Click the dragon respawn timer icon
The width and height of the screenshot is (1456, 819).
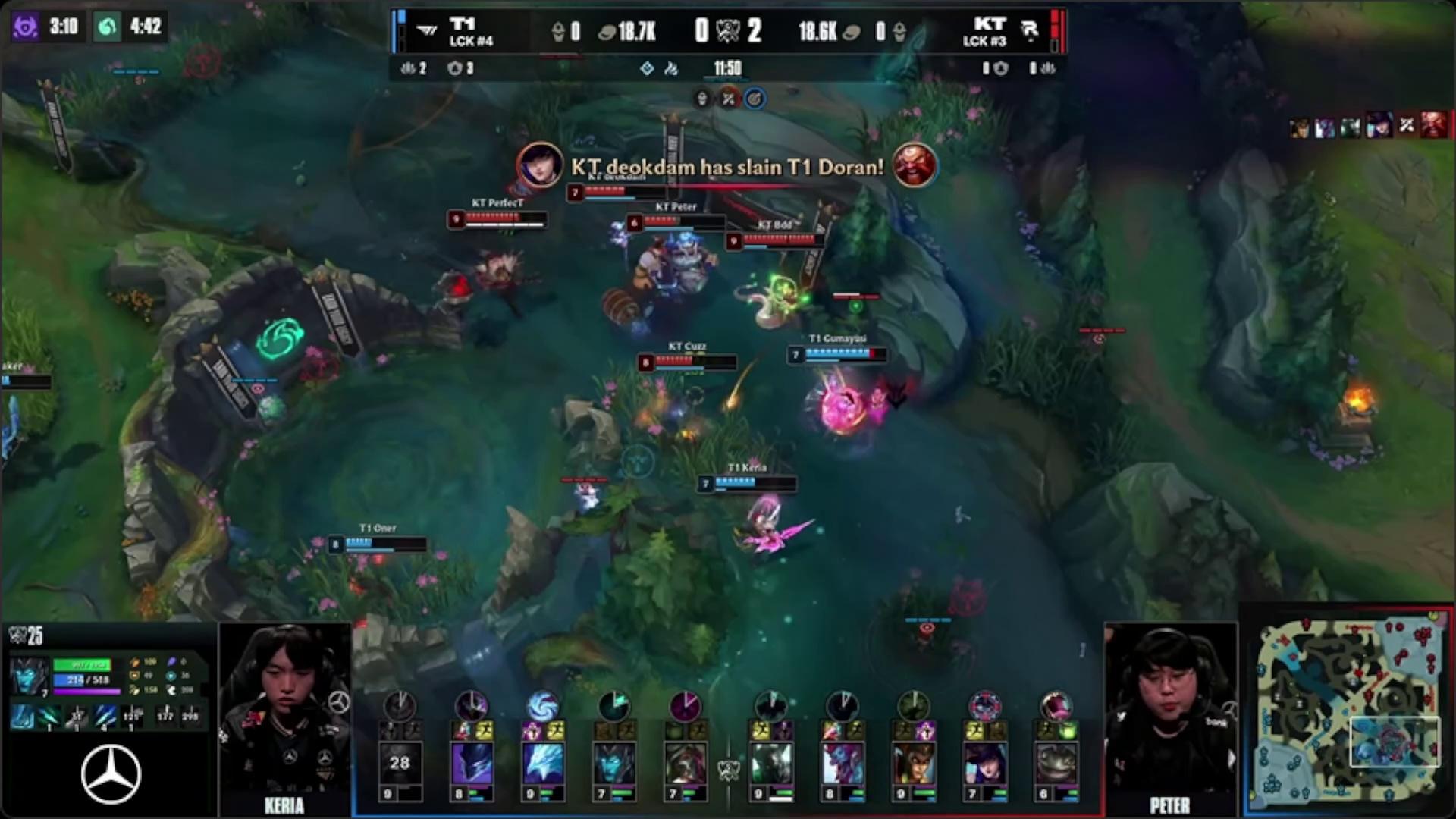click(x=108, y=27)
